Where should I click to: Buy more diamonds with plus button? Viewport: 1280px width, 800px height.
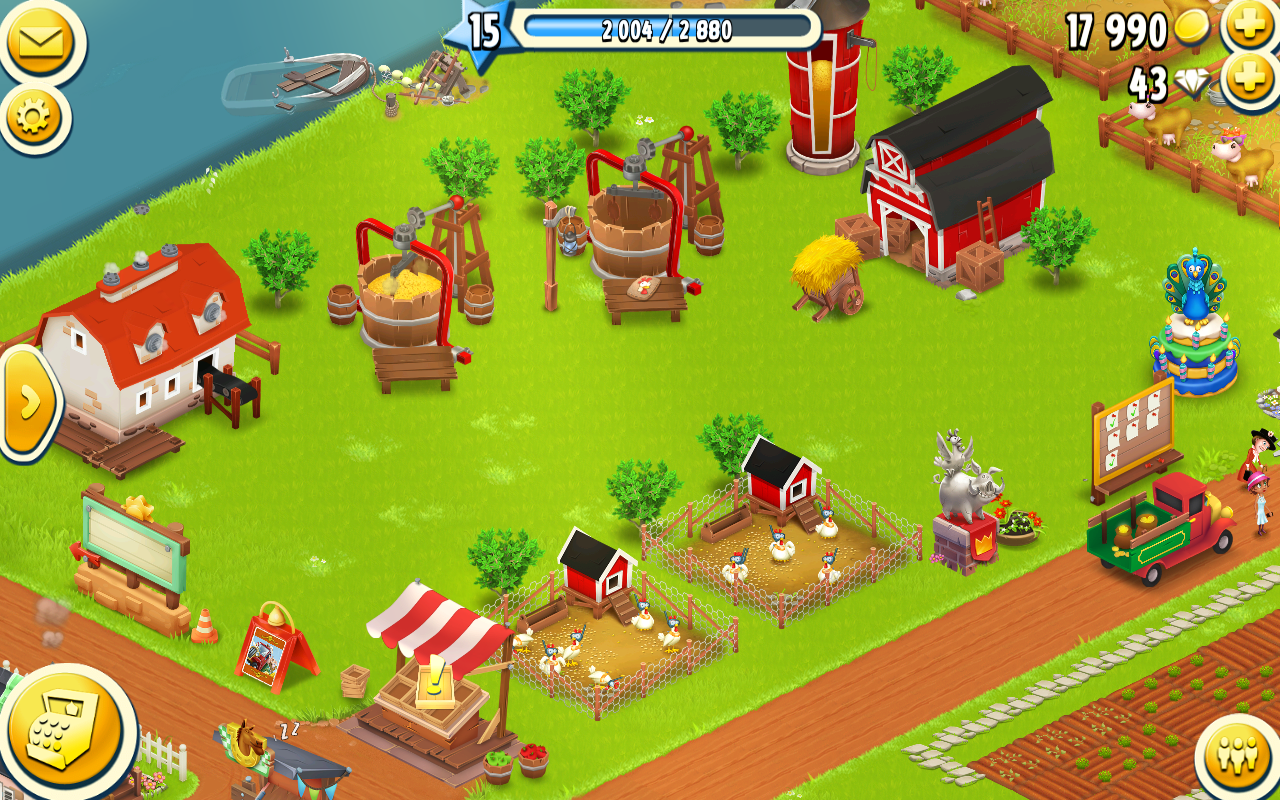1251,80
